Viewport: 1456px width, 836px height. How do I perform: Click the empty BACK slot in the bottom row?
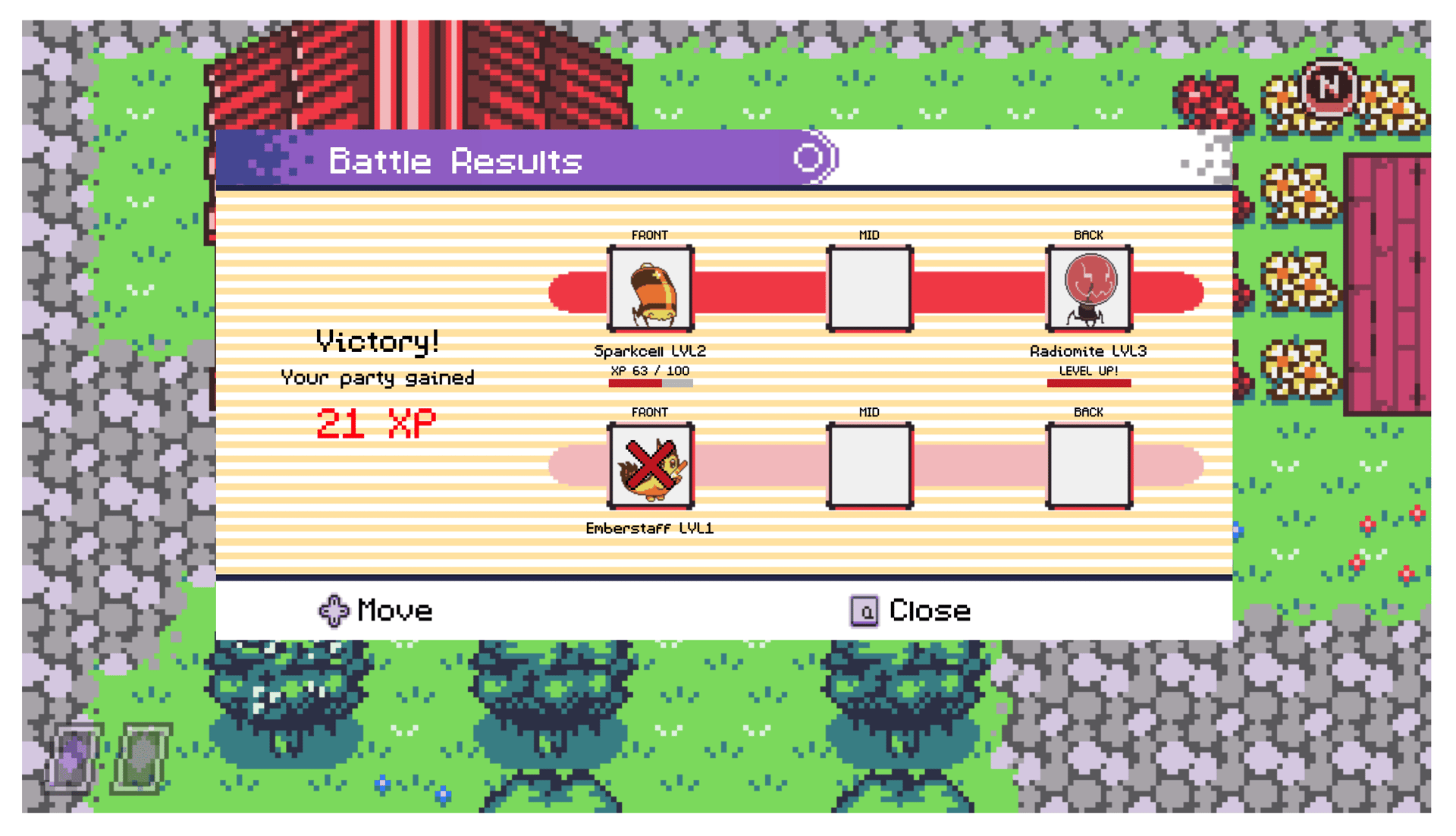pos(1088,467)
